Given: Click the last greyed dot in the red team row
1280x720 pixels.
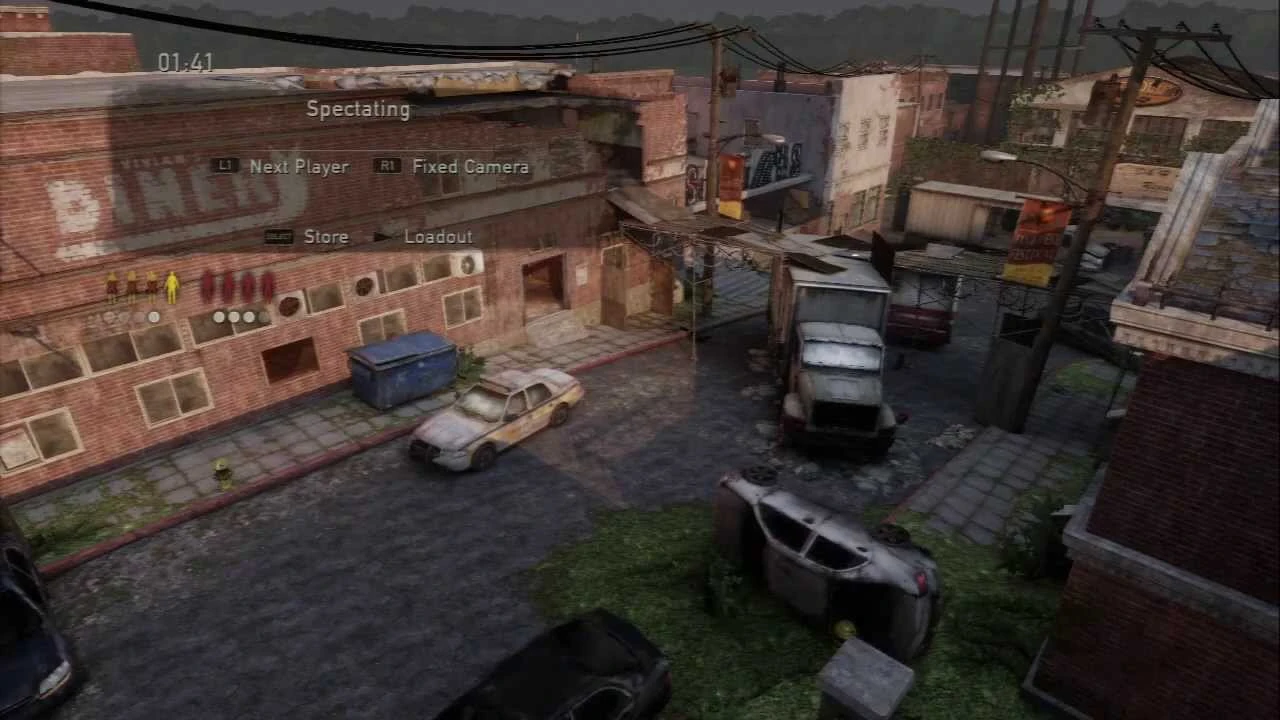Looking at the screenshot, I should [x=263, y=317].
